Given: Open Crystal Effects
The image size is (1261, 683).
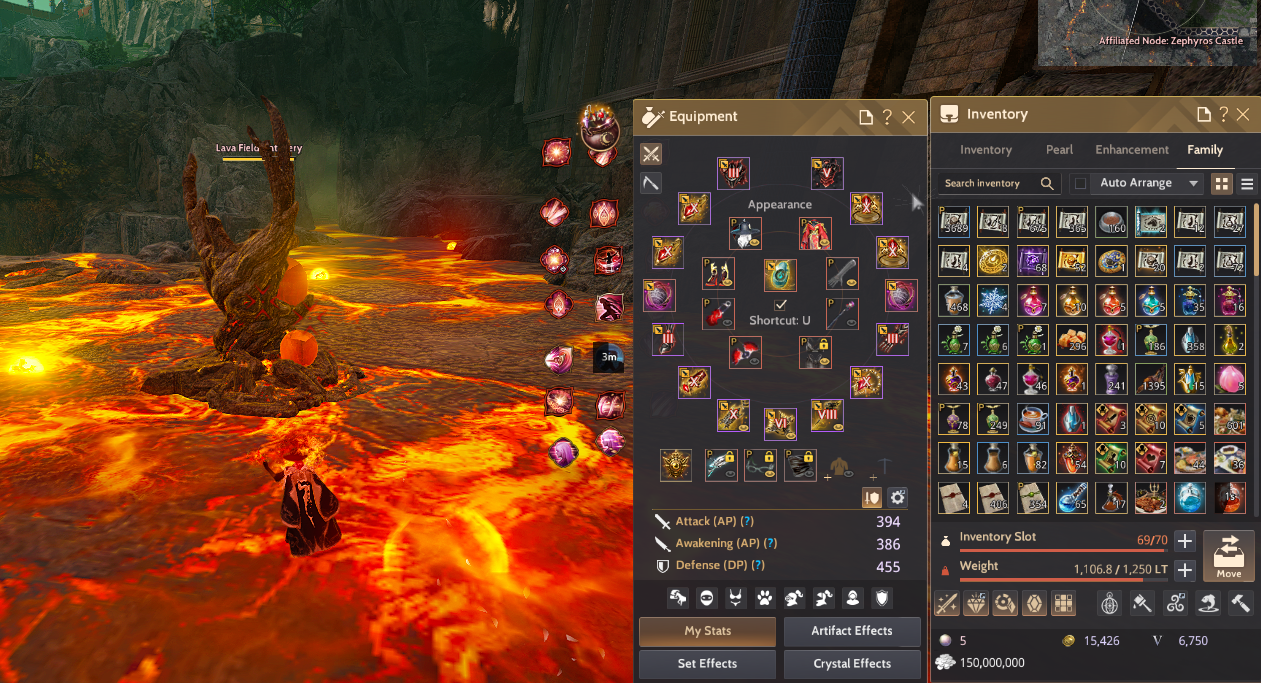Looking at the screenshot, I should tap(852, 663).
